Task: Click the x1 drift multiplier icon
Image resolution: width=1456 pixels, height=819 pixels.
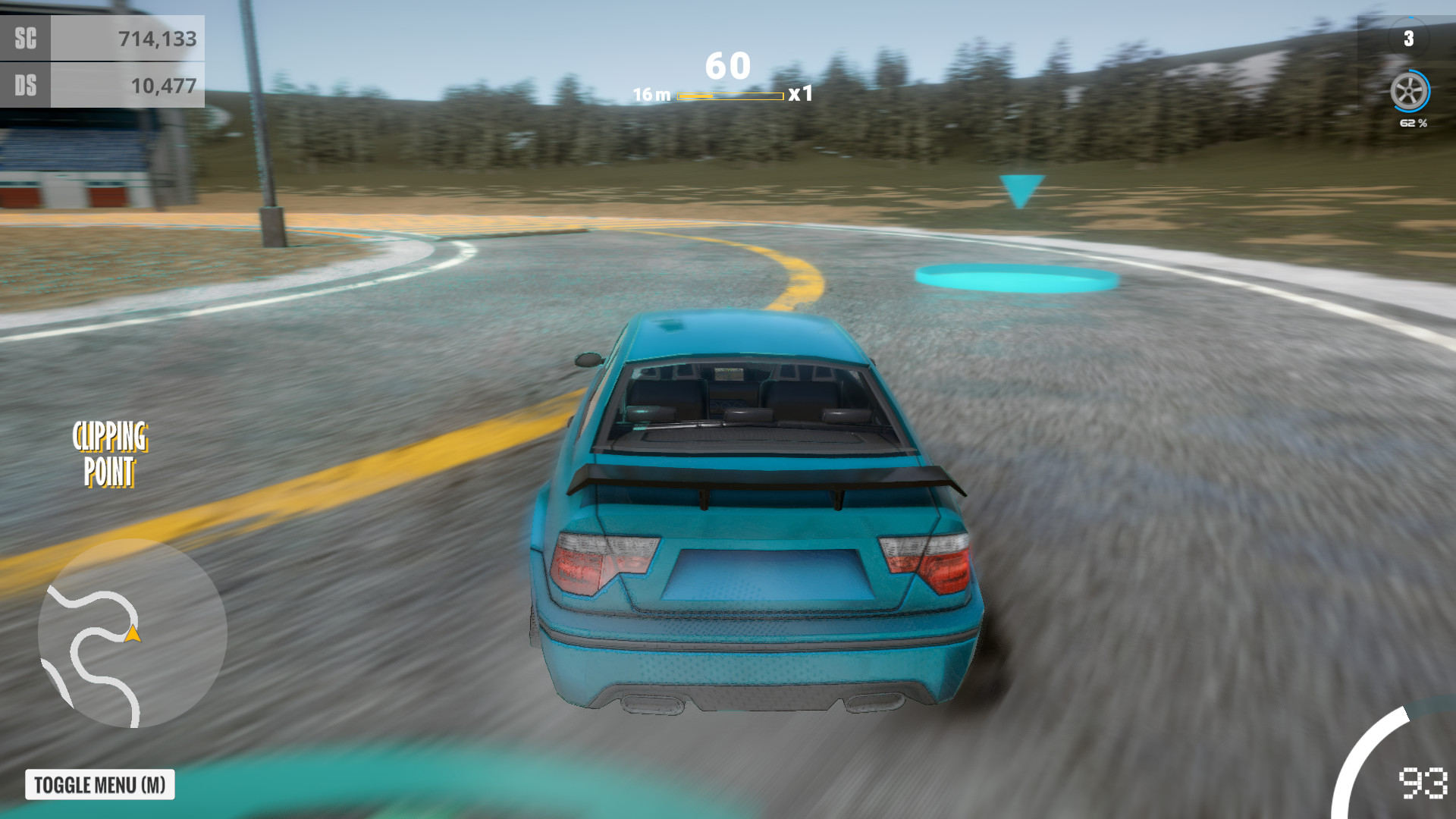Action: point(800,94)
